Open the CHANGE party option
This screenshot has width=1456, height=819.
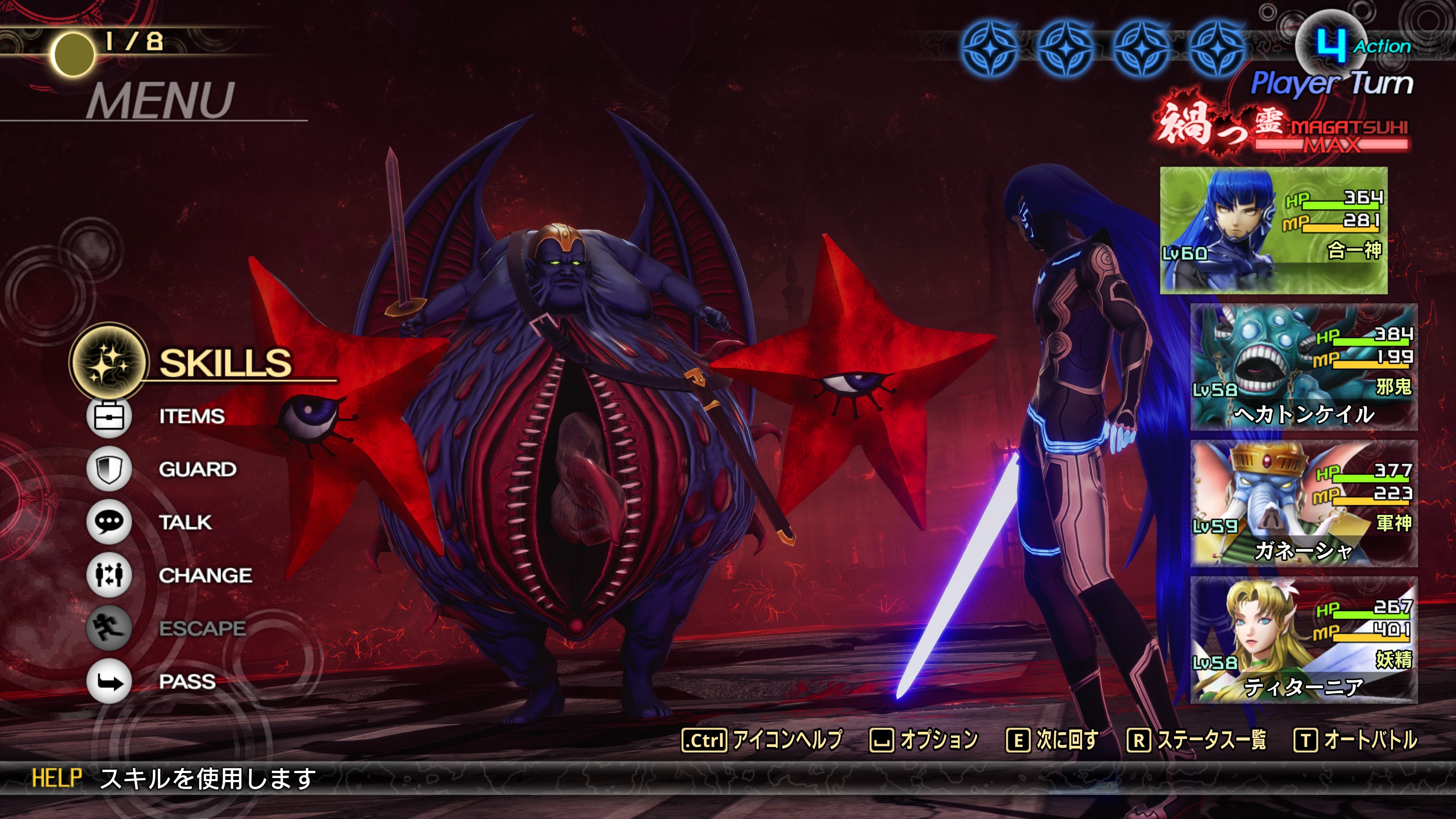(x=205, y=576)
